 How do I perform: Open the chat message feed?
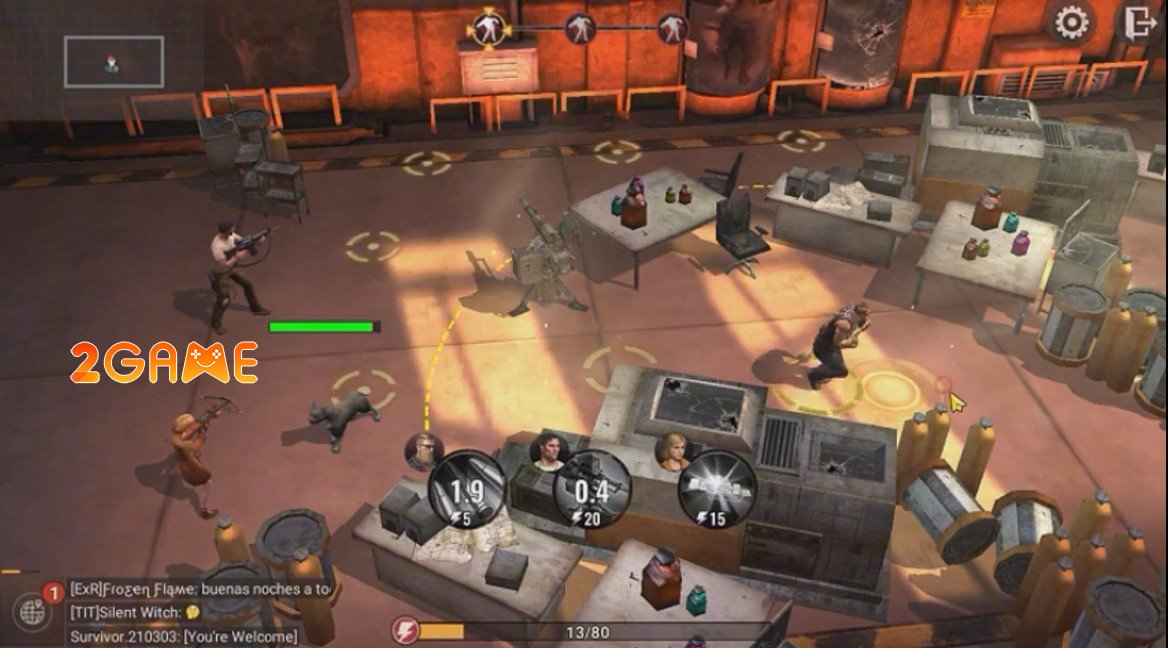[x=200, y=612]
